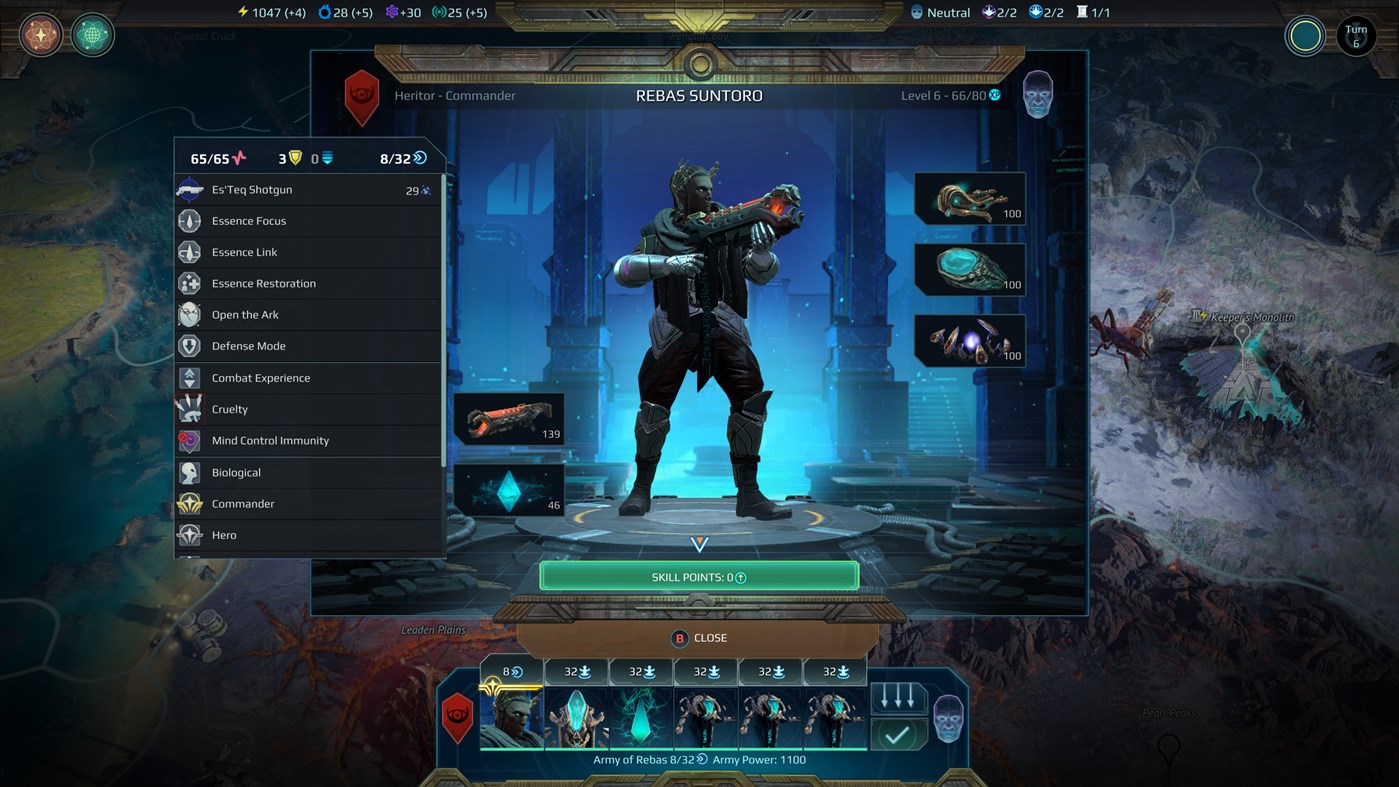The width and height of the screenshot is (1399, 787).
Task: Confirm army selection with the green checkmark
Action: [x=897, y=733]
